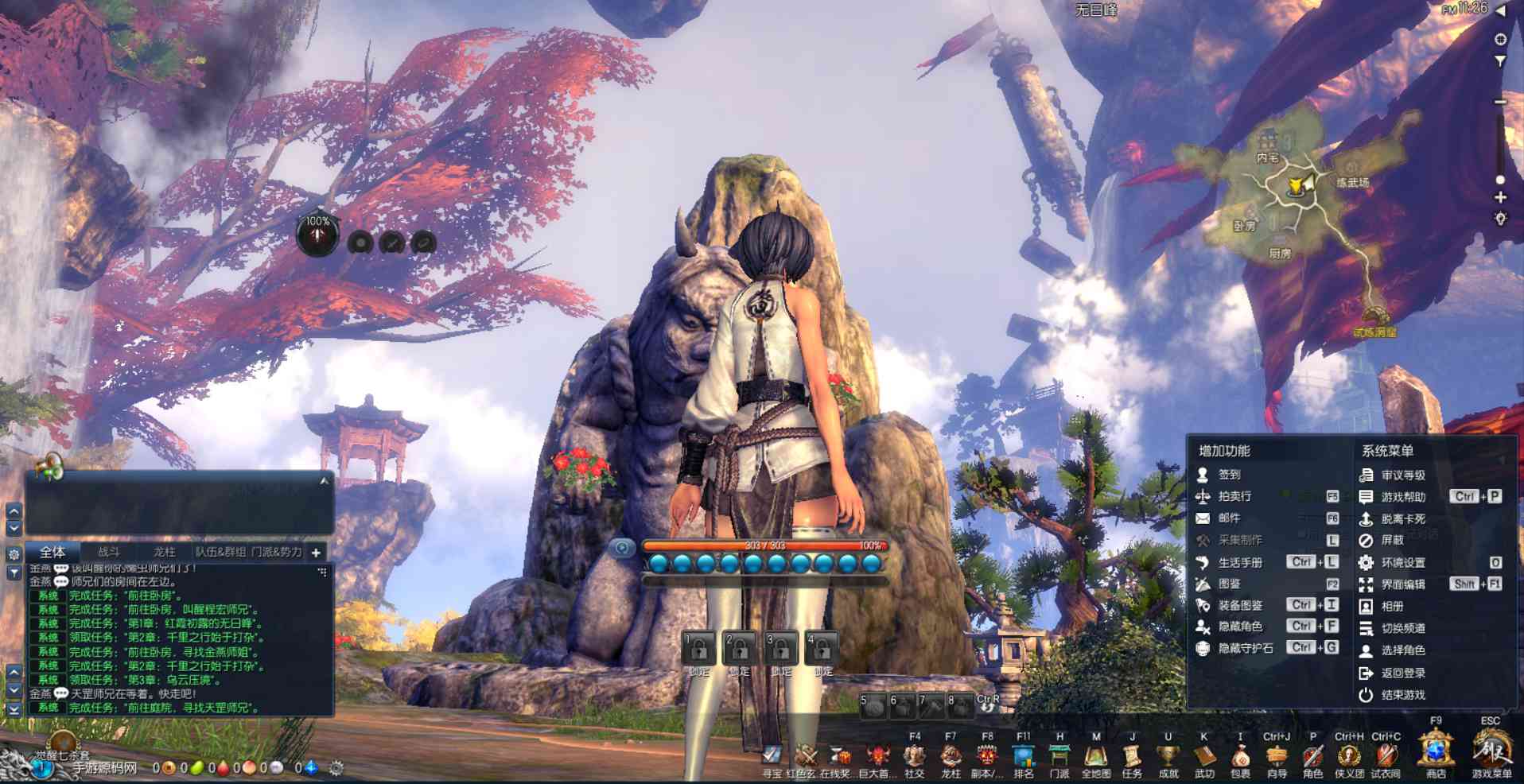Choose 选择角色 character select
The height and width of the screenshot is (784, 1524).
(x=1402, y=650)
